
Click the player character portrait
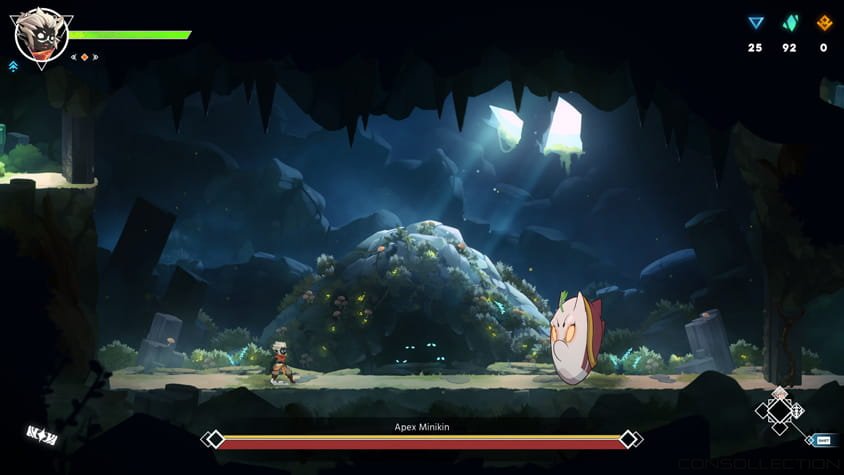click(x=40, y=35)
